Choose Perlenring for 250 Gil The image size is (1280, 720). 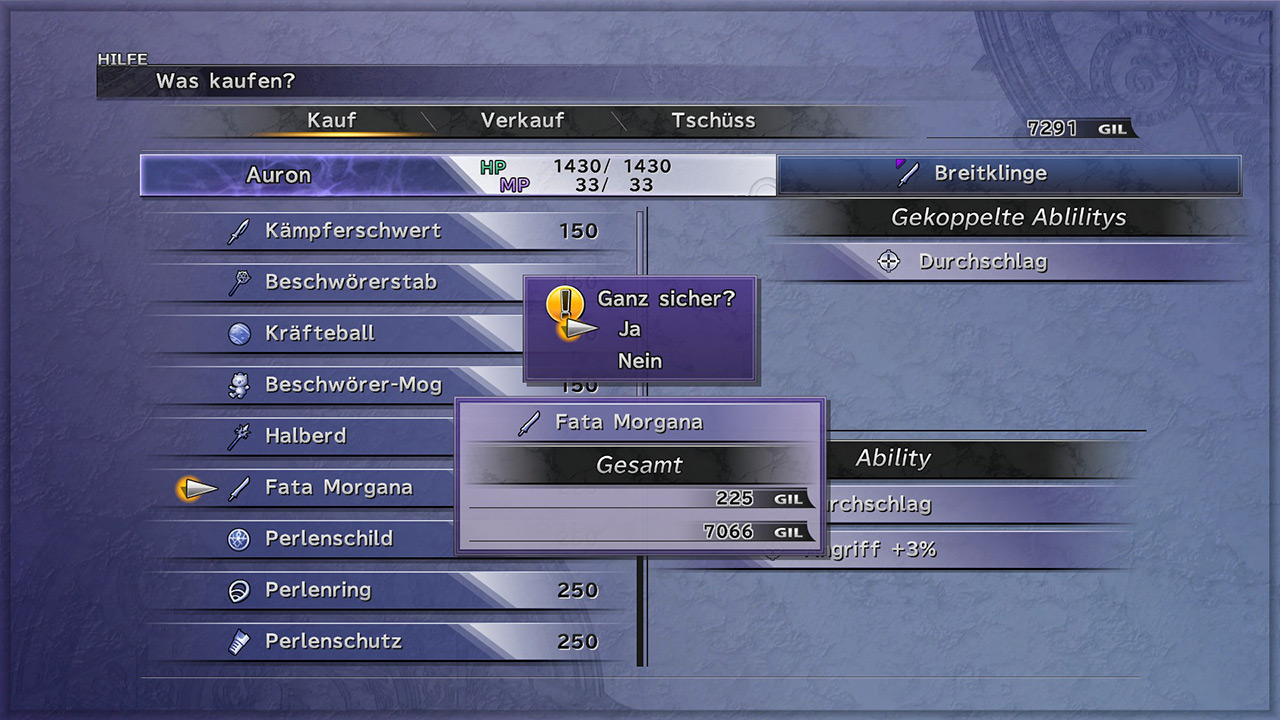pyautogui.click(x=318, y=590)
